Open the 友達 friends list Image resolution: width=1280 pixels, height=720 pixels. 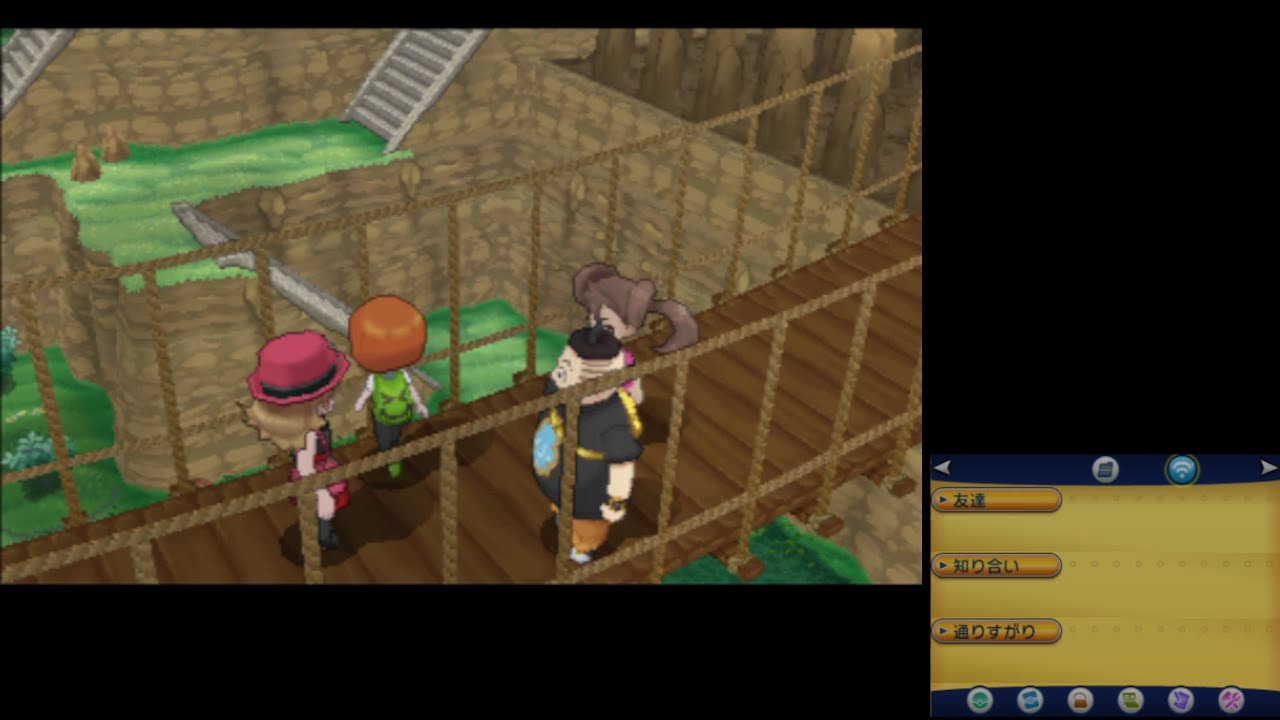[996, 500]
